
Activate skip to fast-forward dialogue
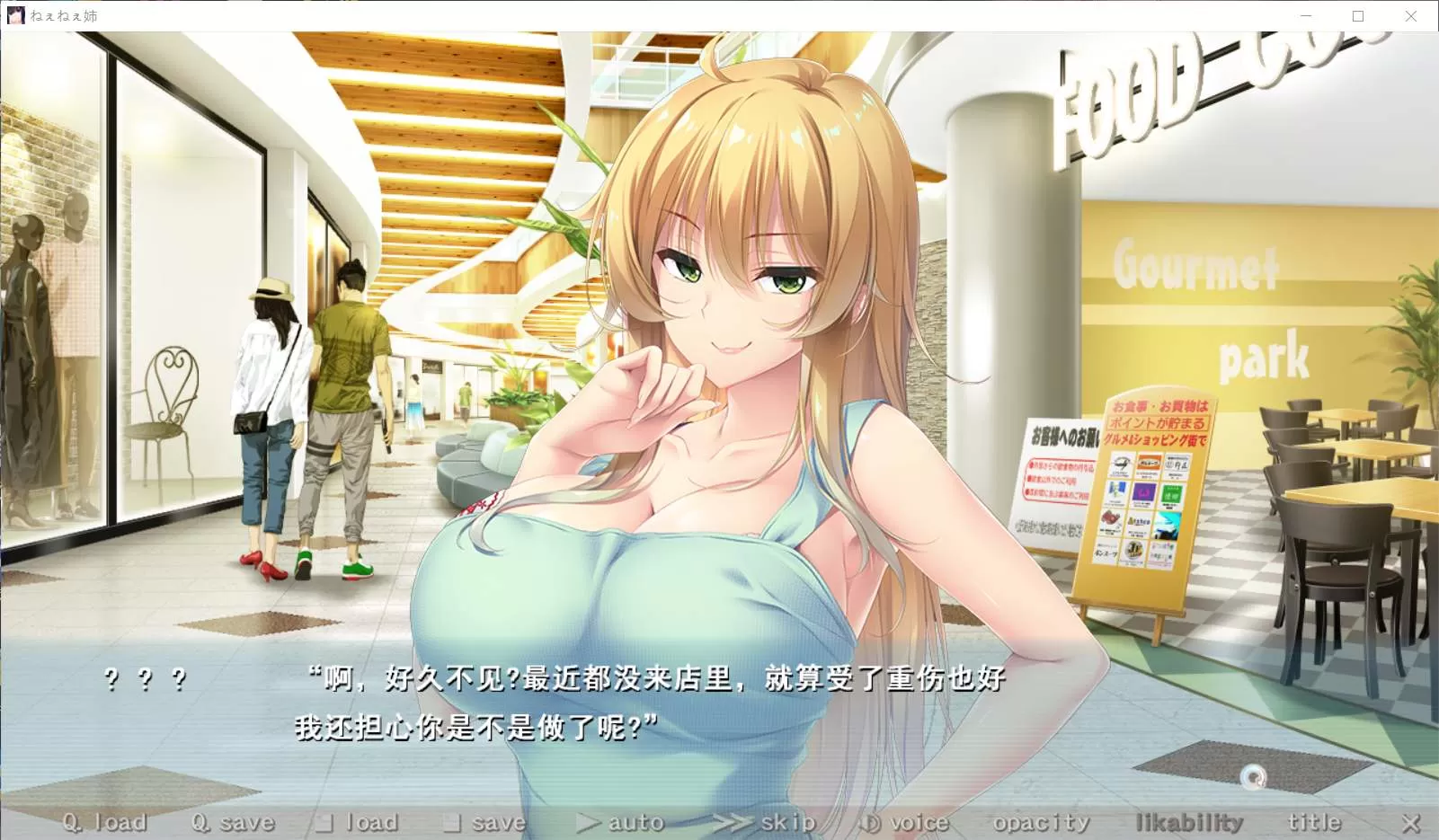tap(766, 822)
